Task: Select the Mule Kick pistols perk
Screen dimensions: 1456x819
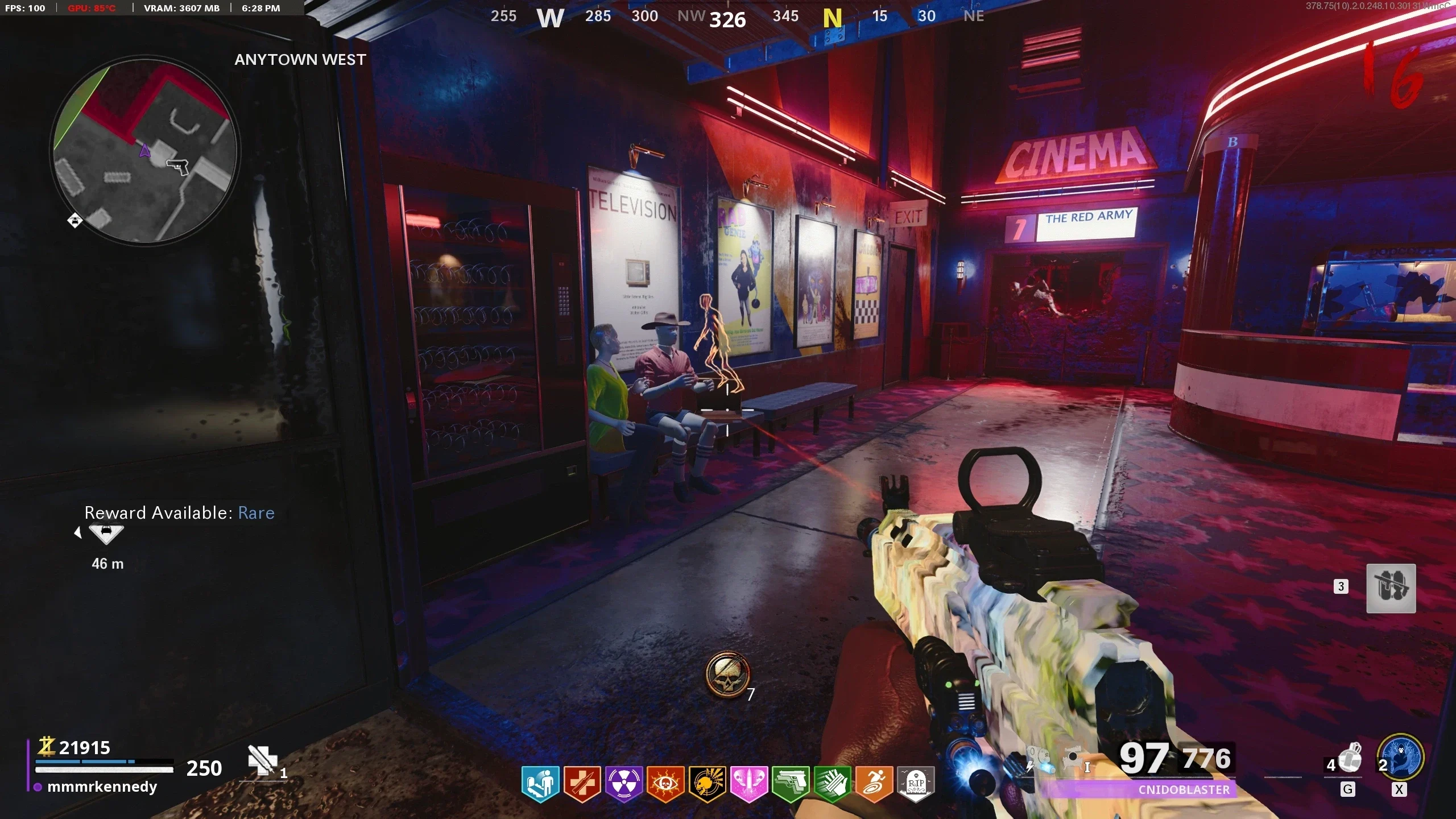Action: click(x=791, y=784)
